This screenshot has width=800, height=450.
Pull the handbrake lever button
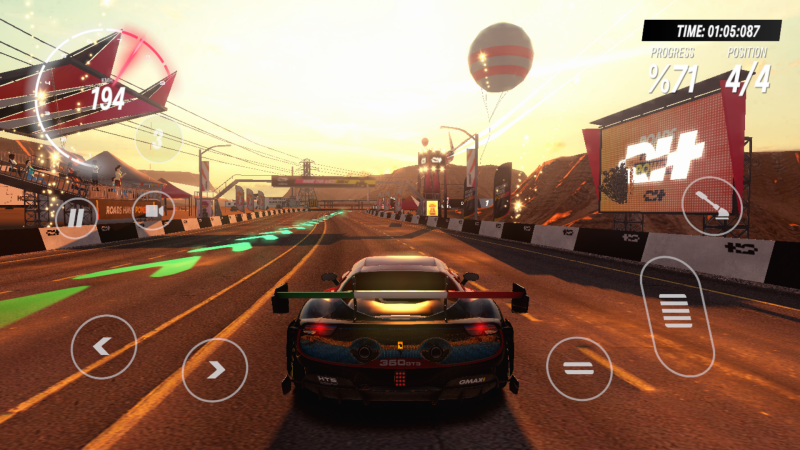(x=712, y=206)
